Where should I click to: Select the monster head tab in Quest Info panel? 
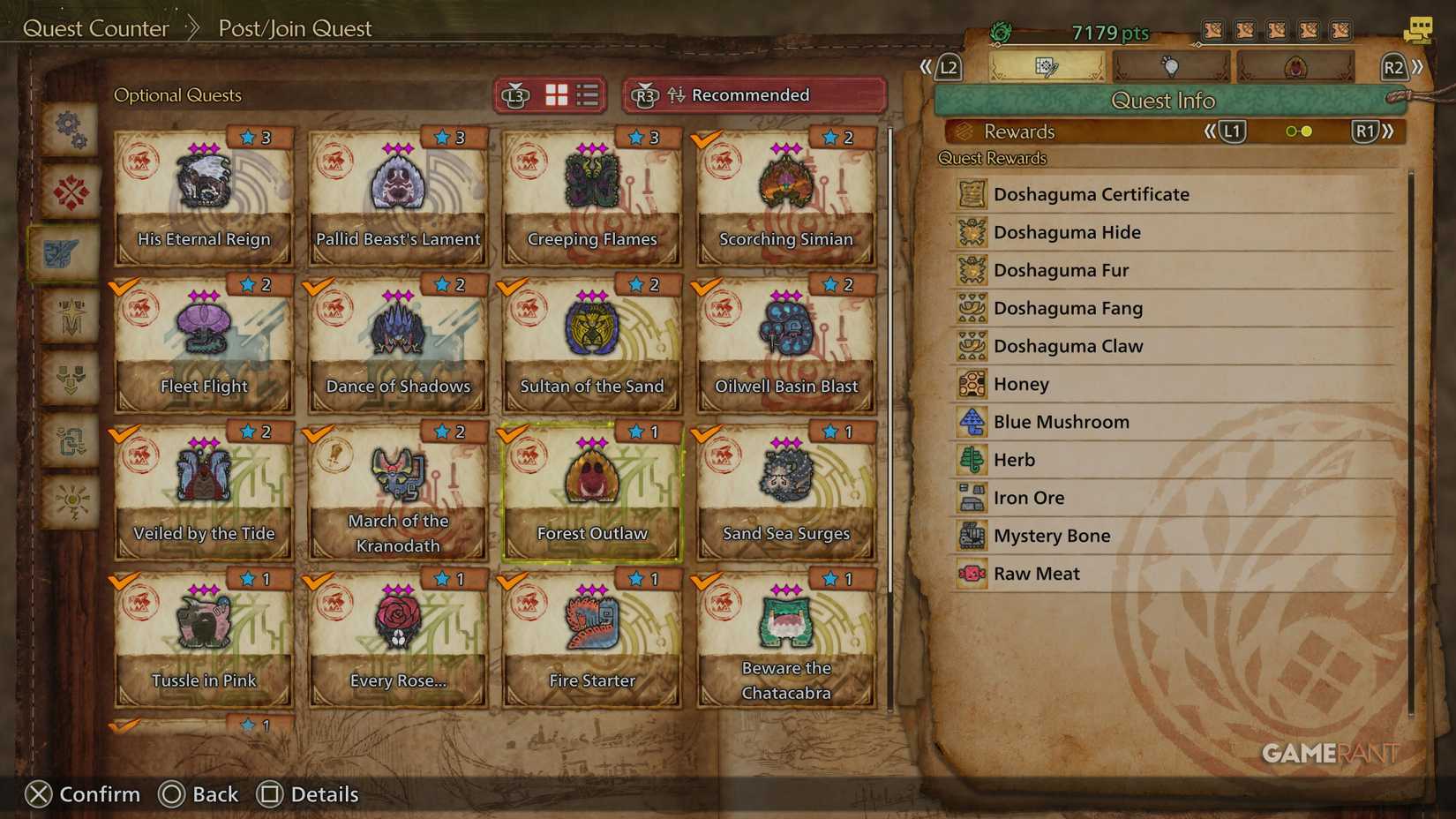[x=1295, y=66]
